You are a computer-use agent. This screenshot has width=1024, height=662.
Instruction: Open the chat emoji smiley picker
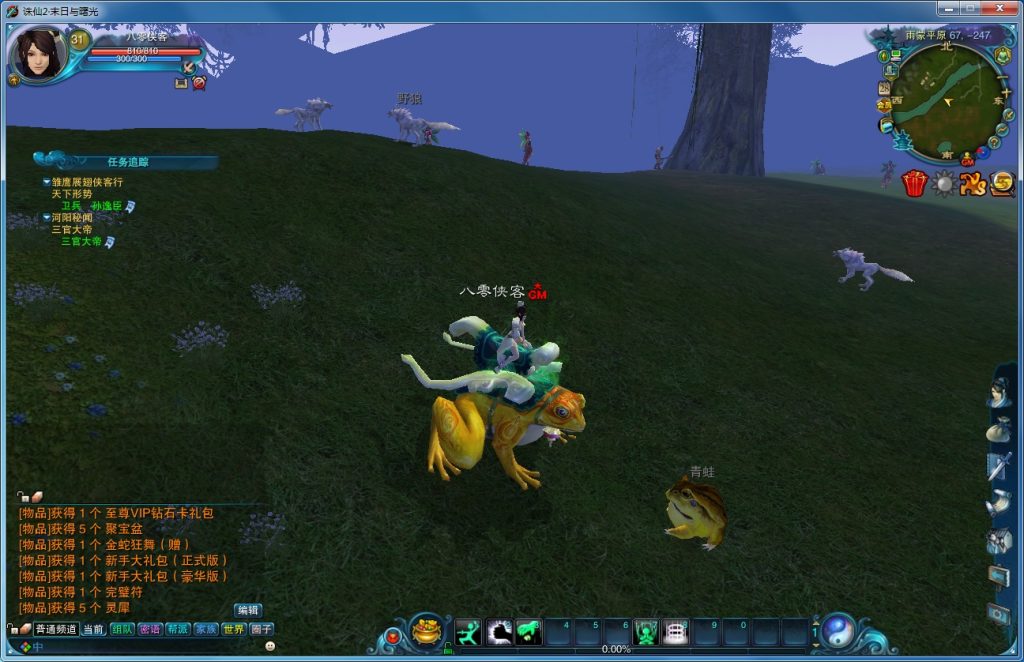point(270,647)
